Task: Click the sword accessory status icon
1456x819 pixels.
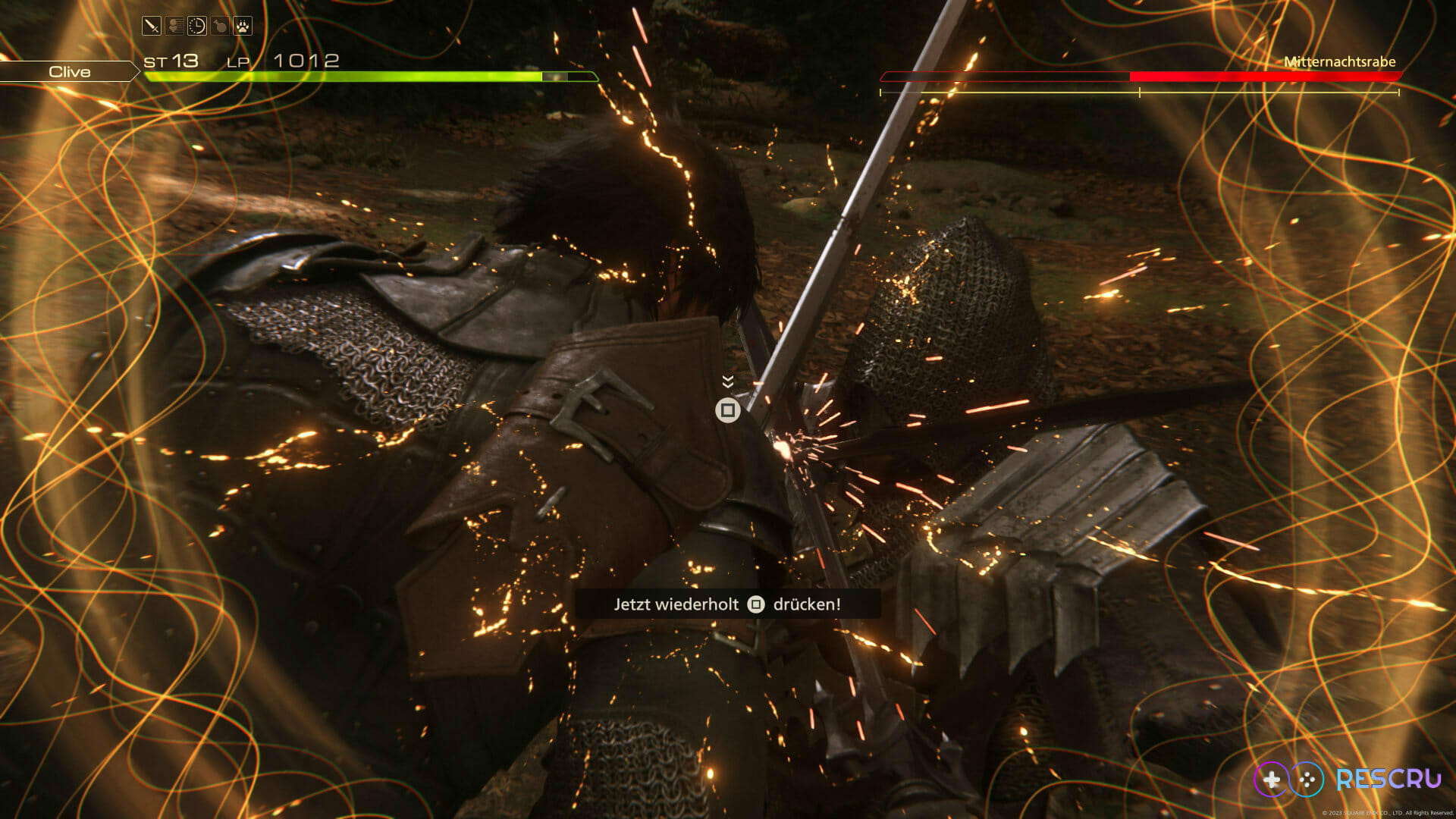Action: pos(152,27)
